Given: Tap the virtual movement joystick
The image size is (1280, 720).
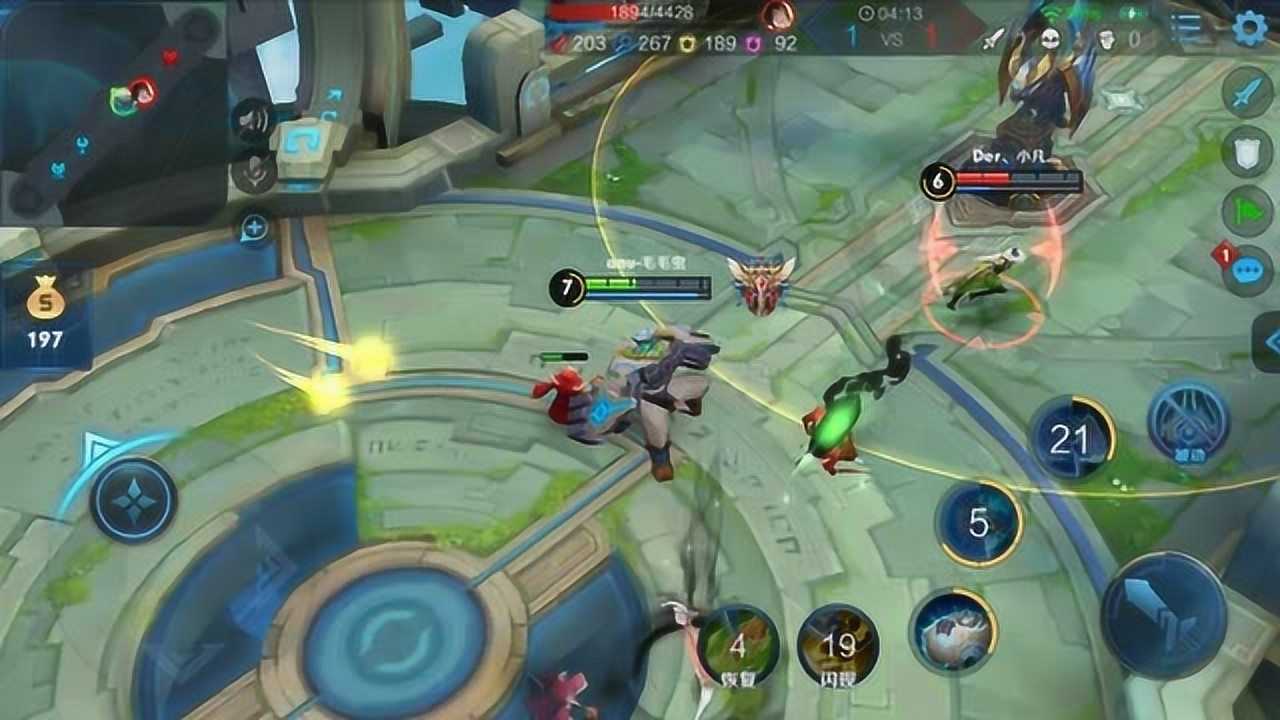Looking at the screenshot, I should click(x=133, y=499).
